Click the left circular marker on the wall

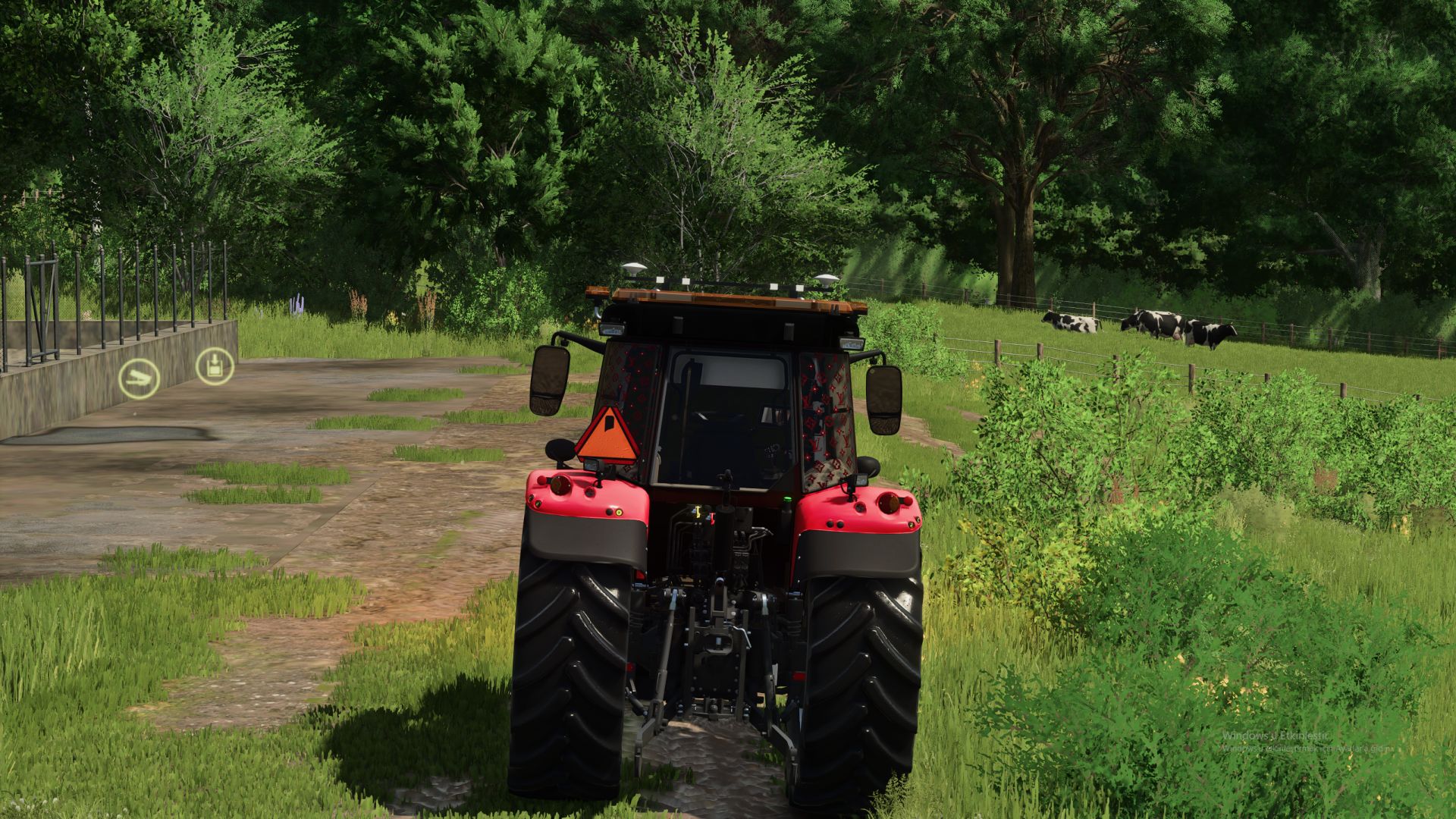coord(141,378)
